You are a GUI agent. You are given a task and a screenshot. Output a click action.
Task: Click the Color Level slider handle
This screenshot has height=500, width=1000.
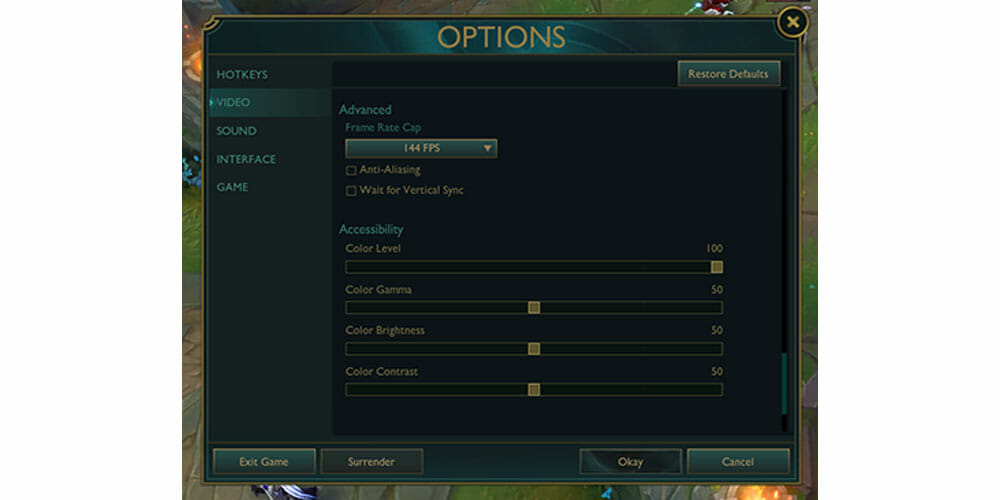pyautogui.click(x=716, y=267)
